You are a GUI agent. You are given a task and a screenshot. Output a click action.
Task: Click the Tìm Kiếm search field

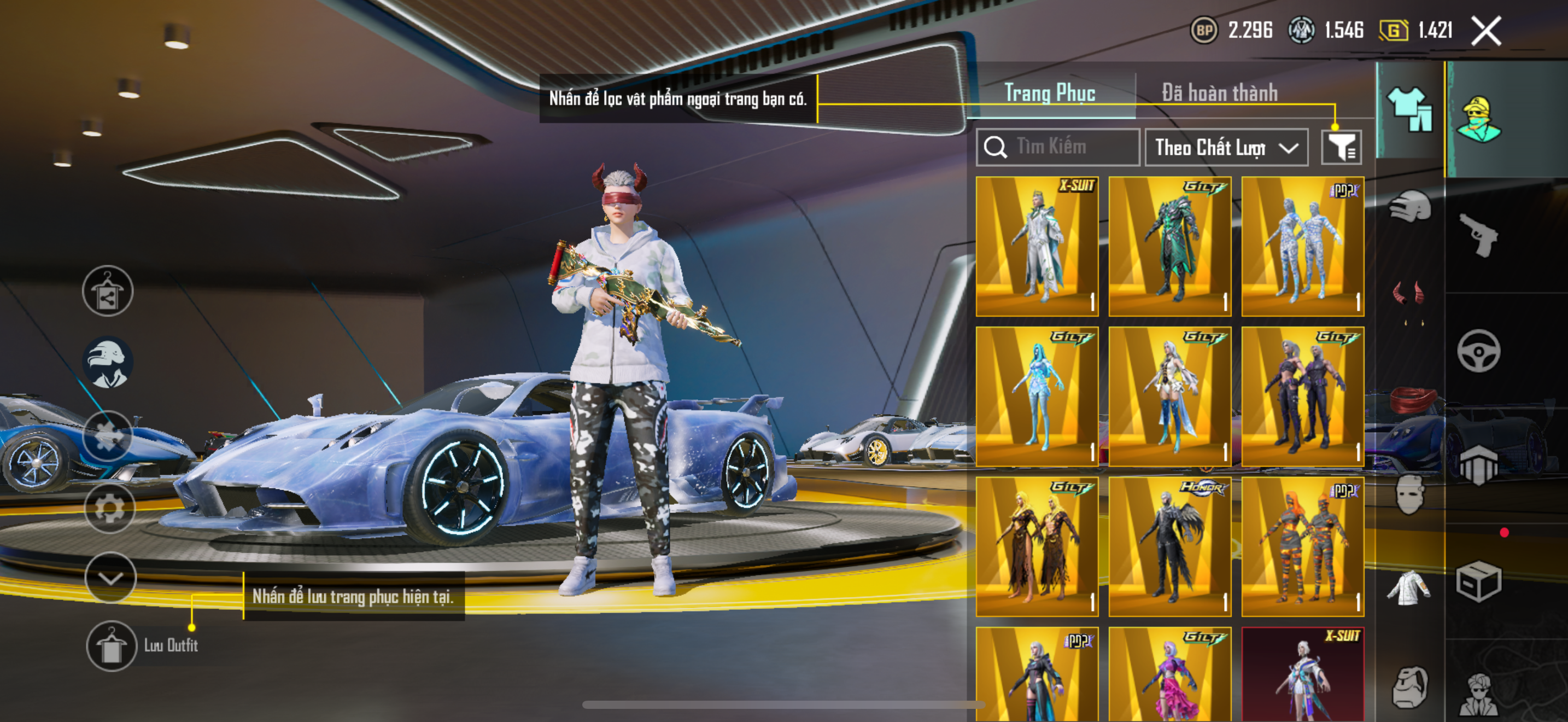tap(1058, 147)
